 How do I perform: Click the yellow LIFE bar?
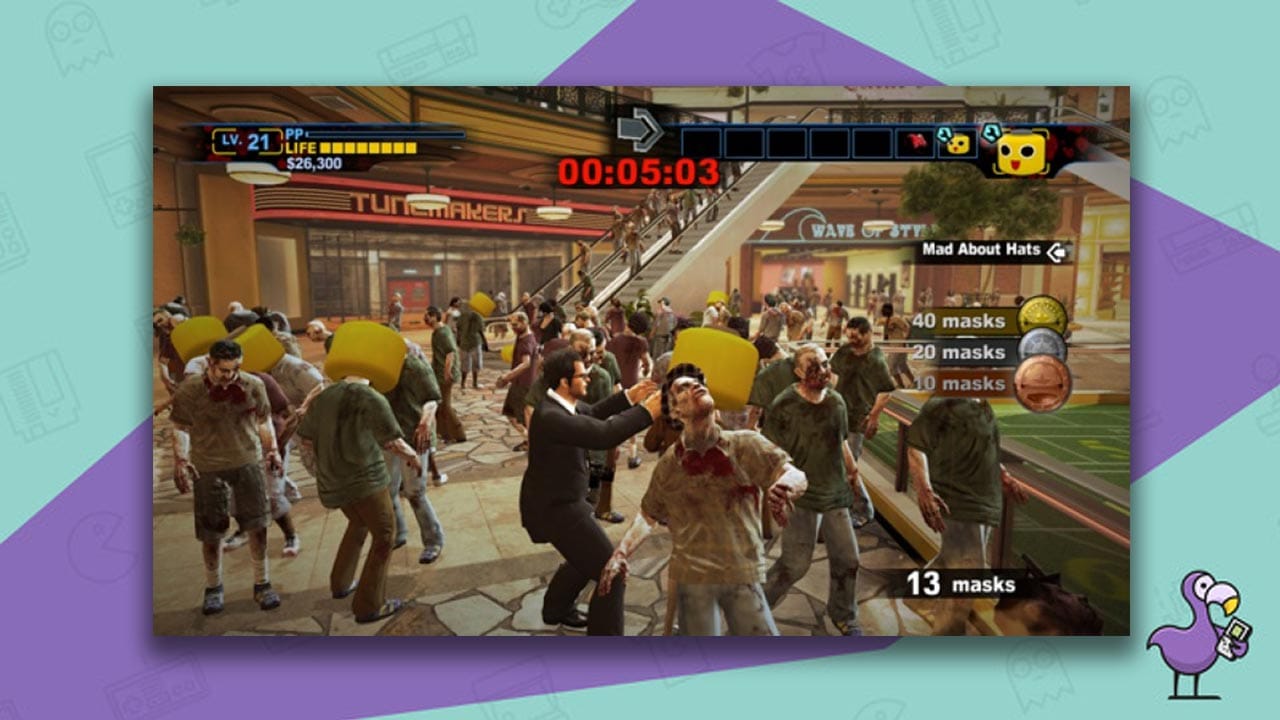tap(369, 148)
